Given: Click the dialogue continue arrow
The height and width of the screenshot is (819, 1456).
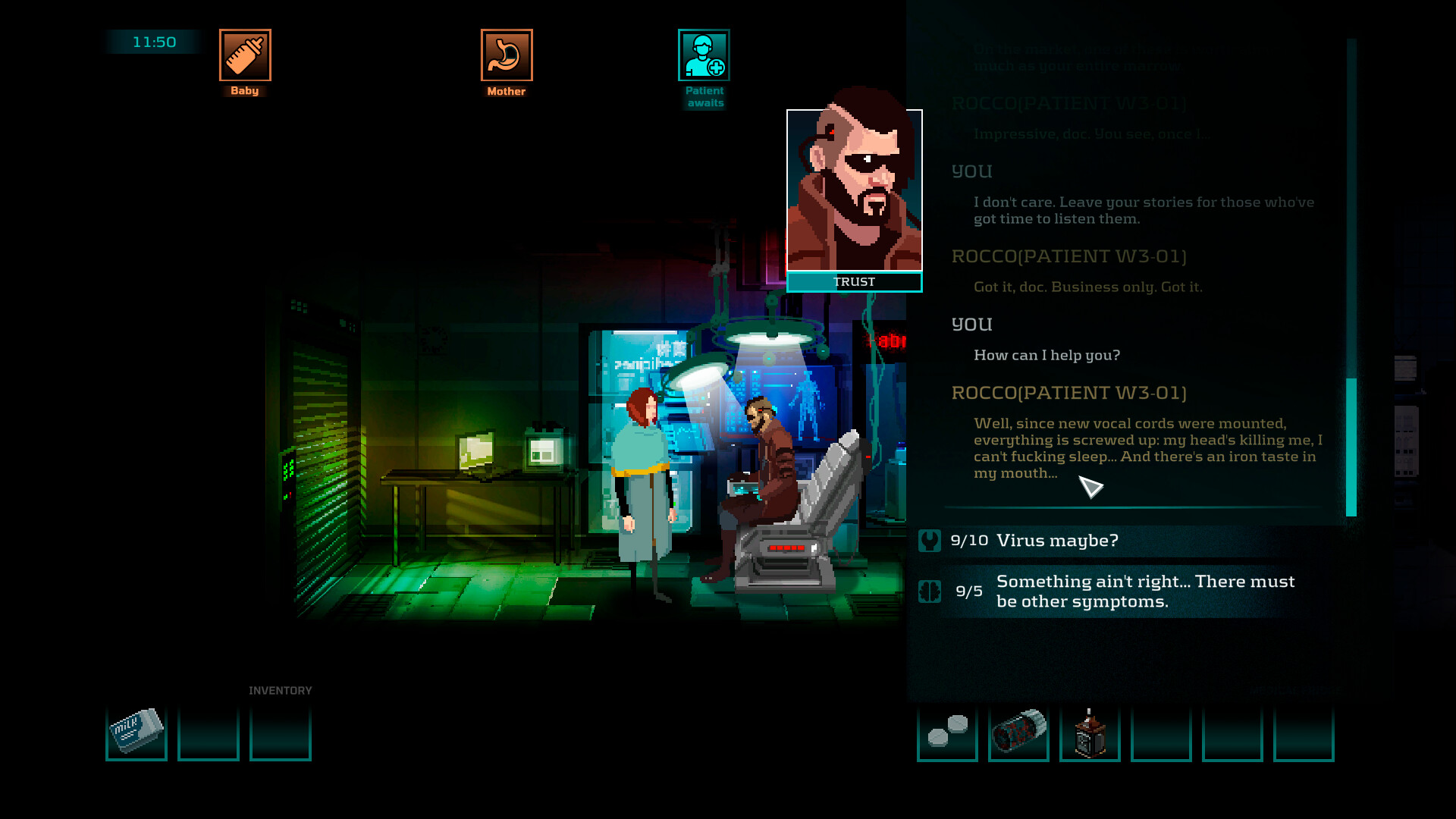Looking at the screenshot, I should 1093,488.
